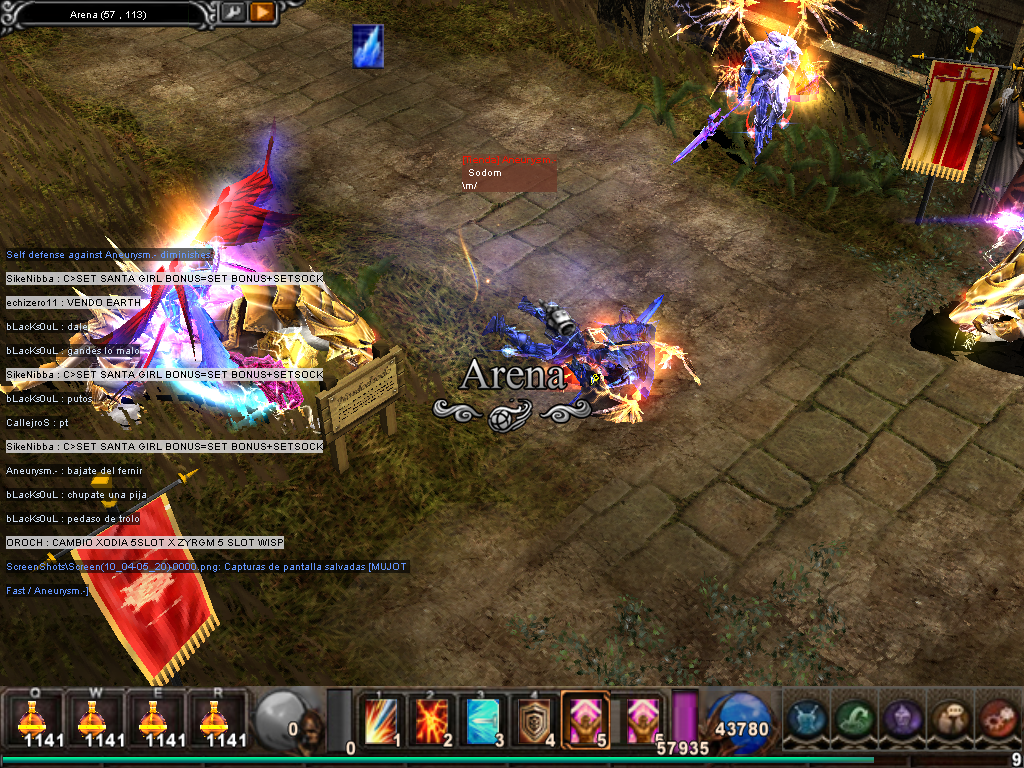Click the OROCH trade chat message
Screen dimensions: 1024x768
pyautogui.click(x=145, y=543)
